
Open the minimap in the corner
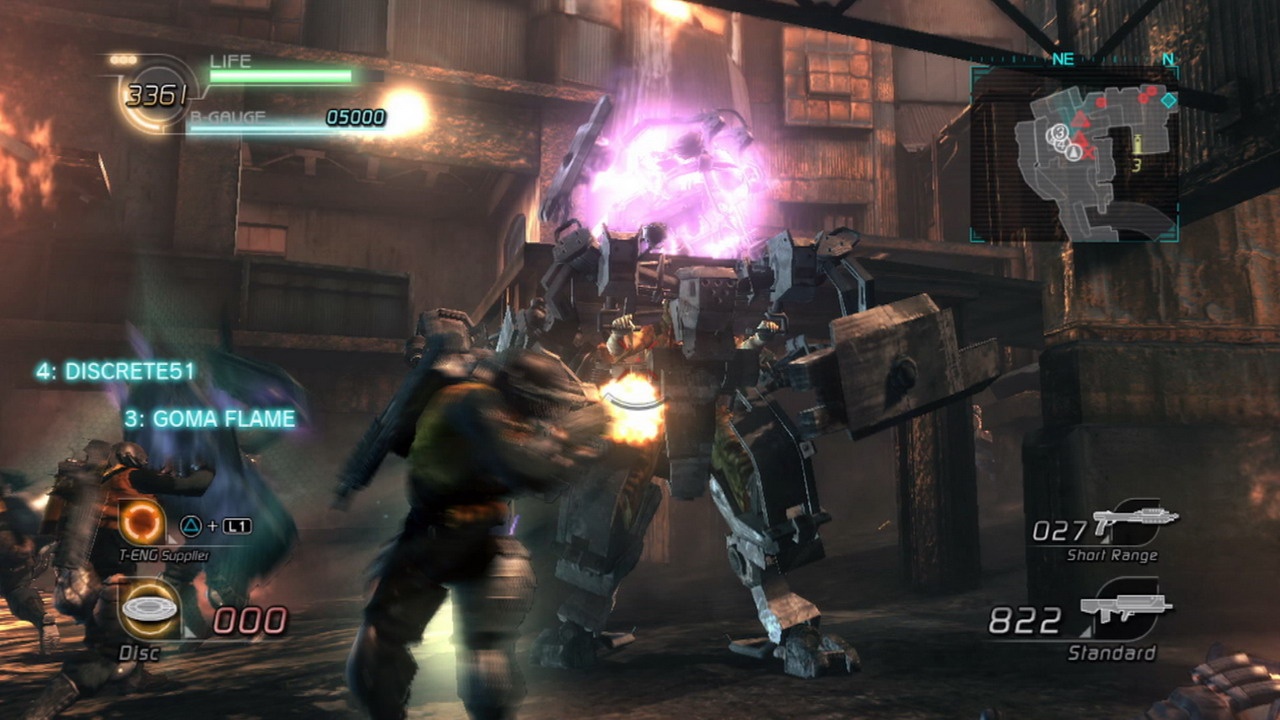pyautogui.click(x=1073, y=155)
